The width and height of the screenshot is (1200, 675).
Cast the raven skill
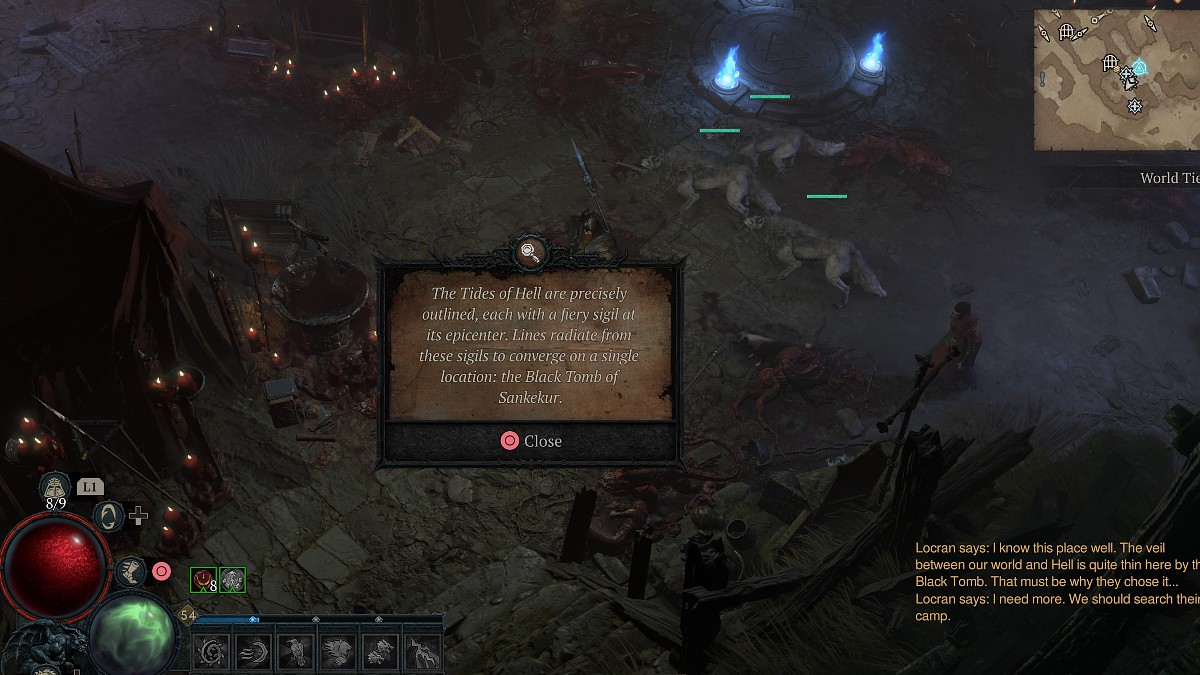(295, 652)
